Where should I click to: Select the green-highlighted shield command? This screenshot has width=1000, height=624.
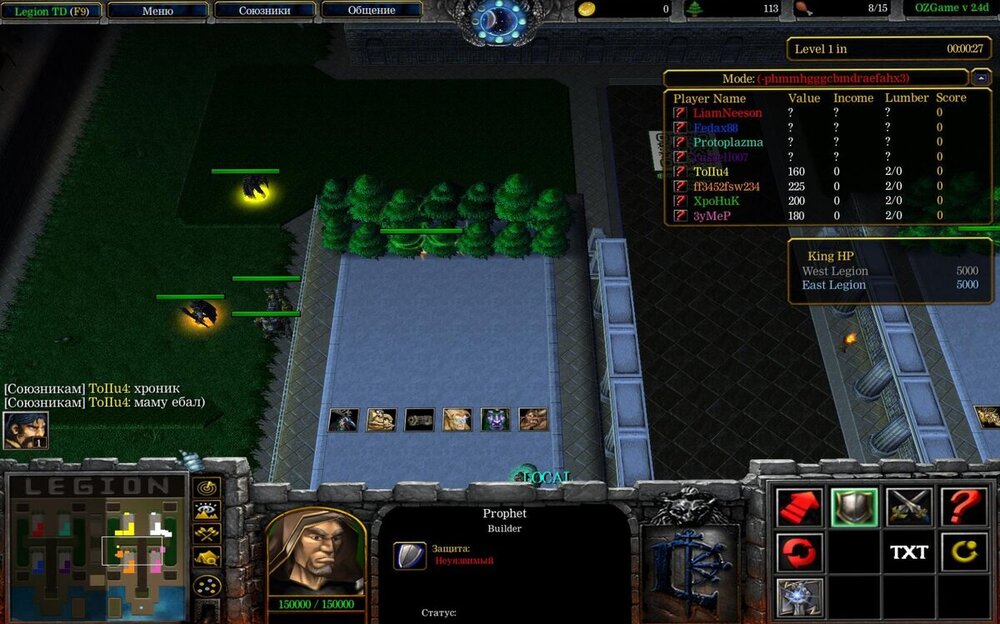tap(854, 507)
